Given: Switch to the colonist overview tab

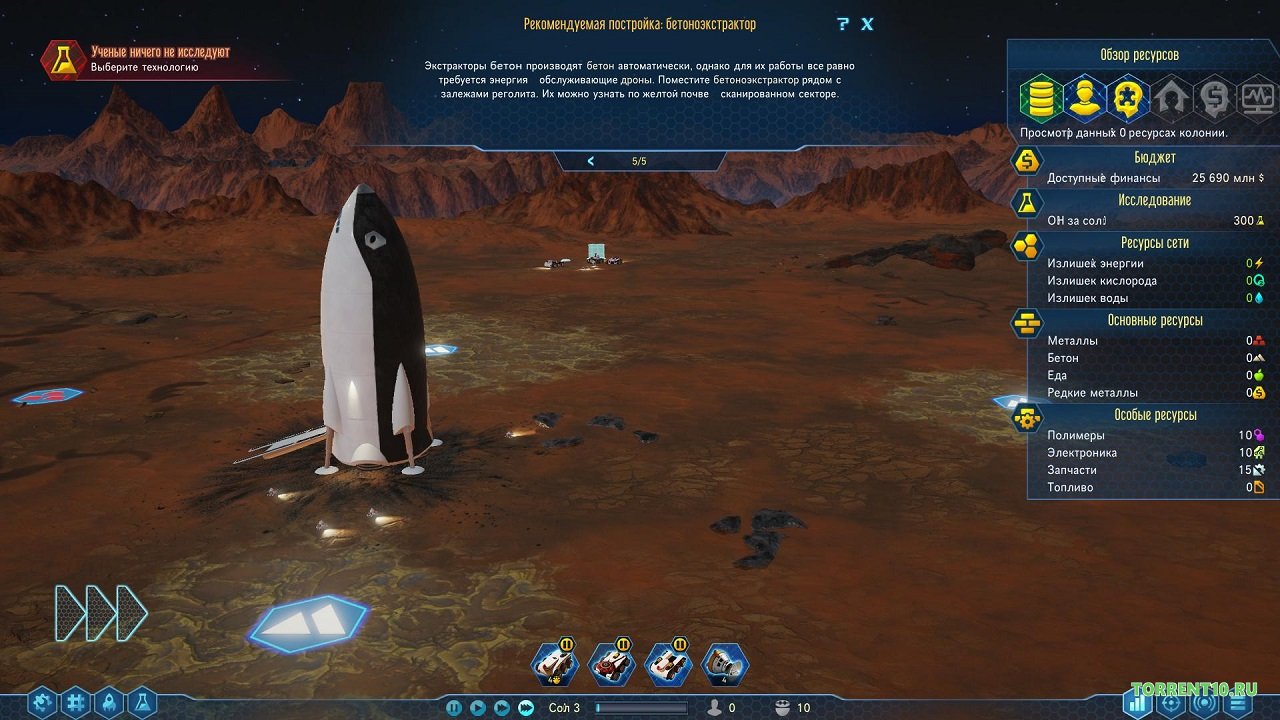Looking at the screenshot, I should click(x=1083, y=97).
